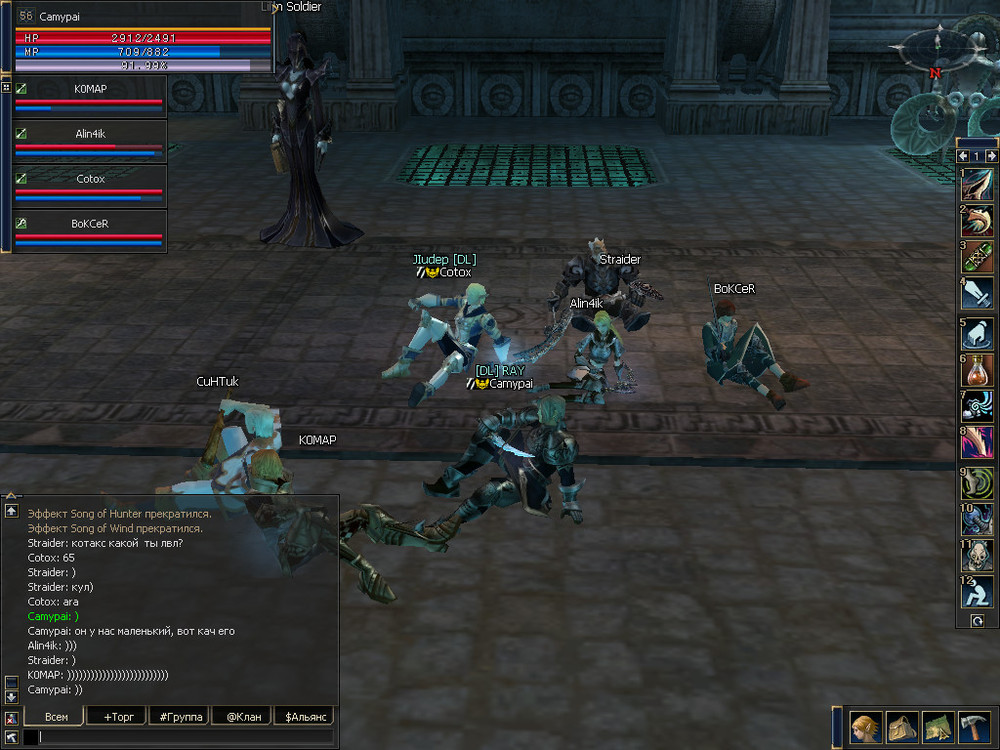Switch to the $Альянс chat tab
Viewport: 1000px width, 750px height.
pos(305,716)
